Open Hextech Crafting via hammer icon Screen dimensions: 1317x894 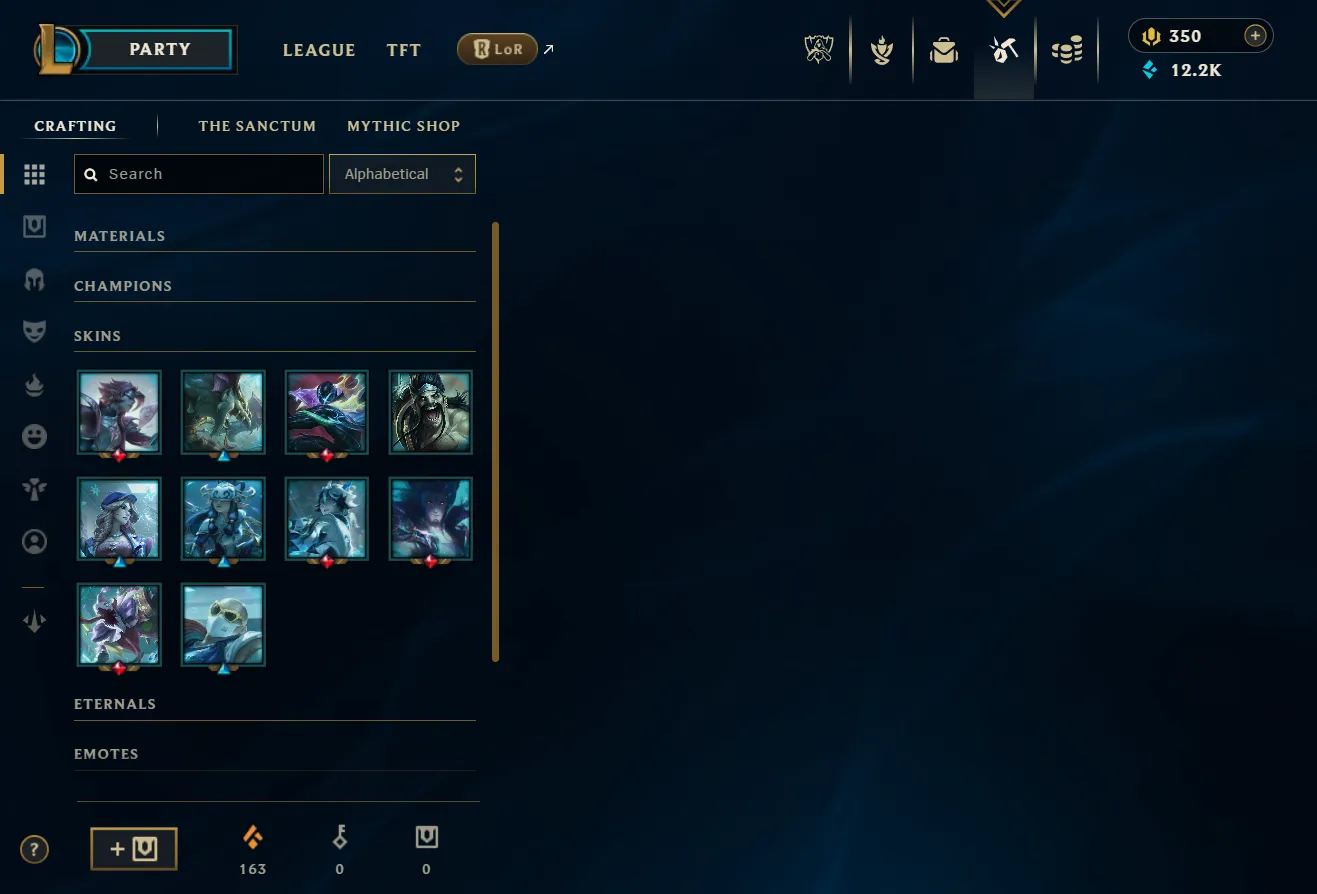tap(1003, 49)
